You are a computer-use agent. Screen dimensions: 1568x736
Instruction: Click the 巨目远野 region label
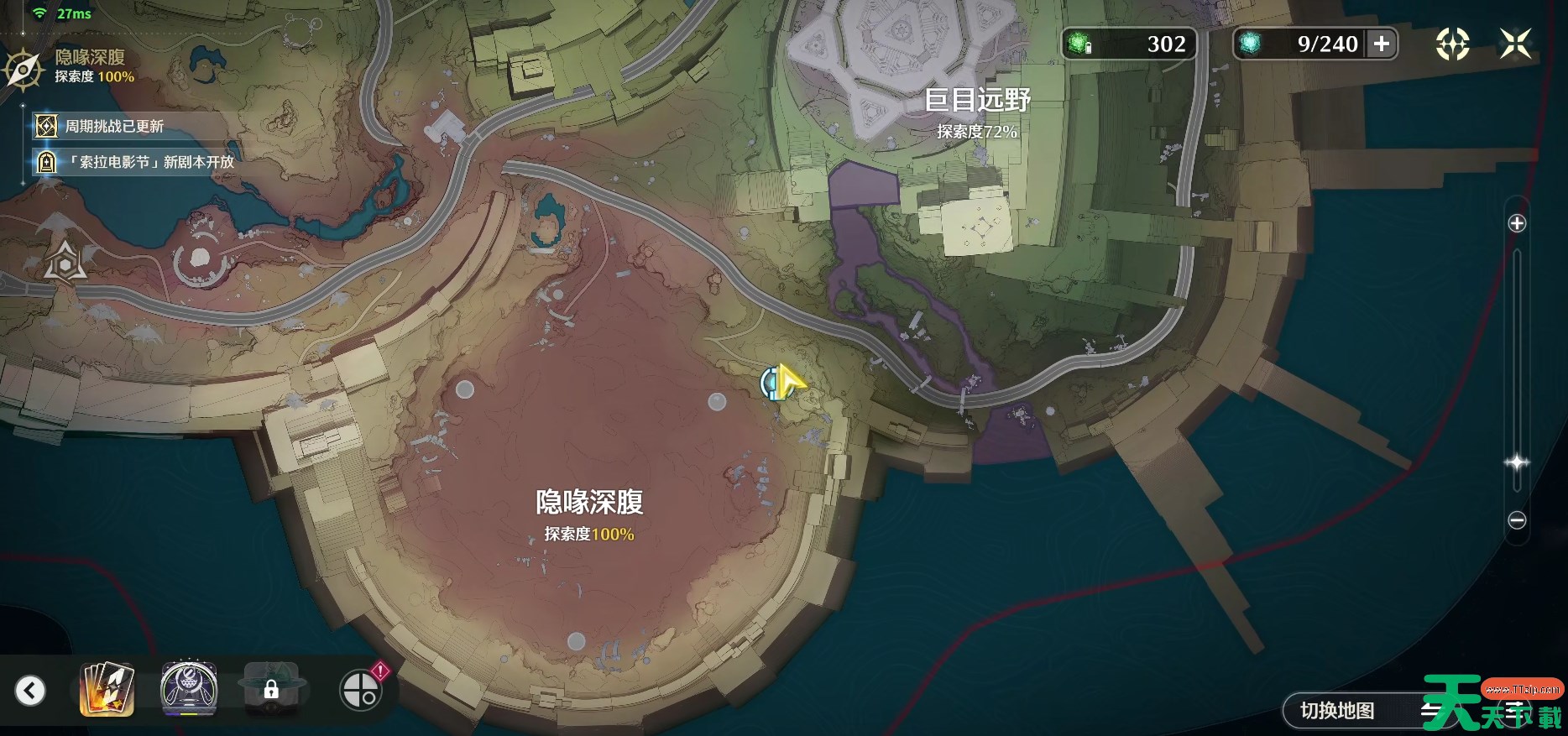[x=977, y=101]
